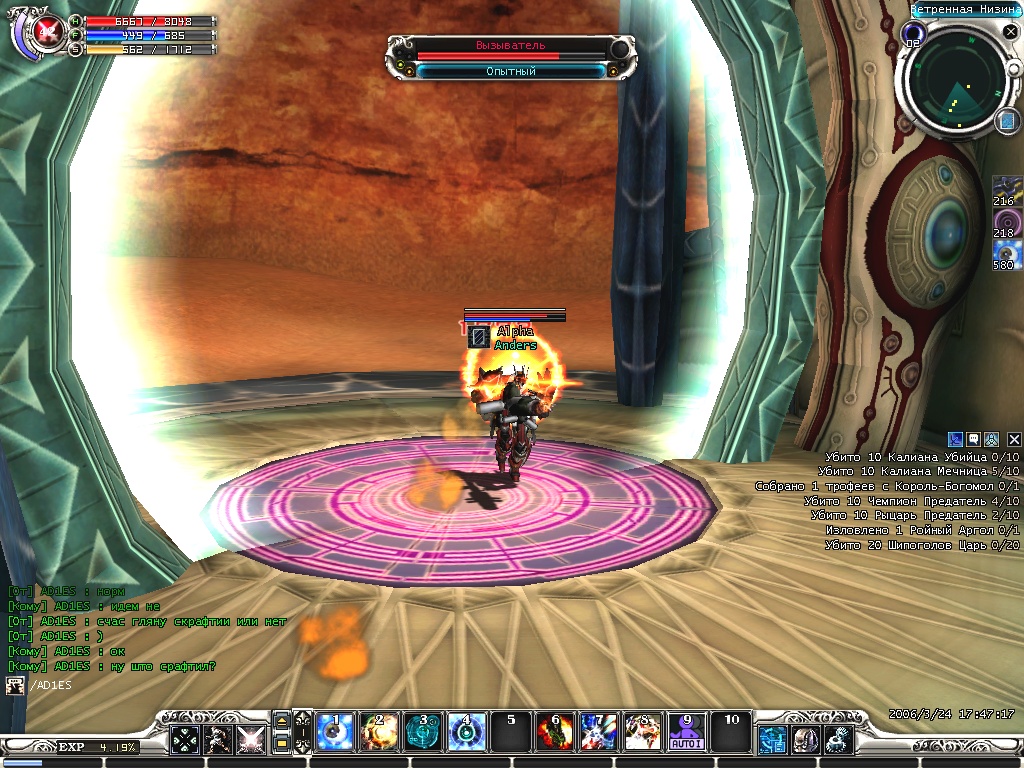Use the fiery orb skill in slot 2
Screen dimensions: 1024x768
tap(379, 732)
